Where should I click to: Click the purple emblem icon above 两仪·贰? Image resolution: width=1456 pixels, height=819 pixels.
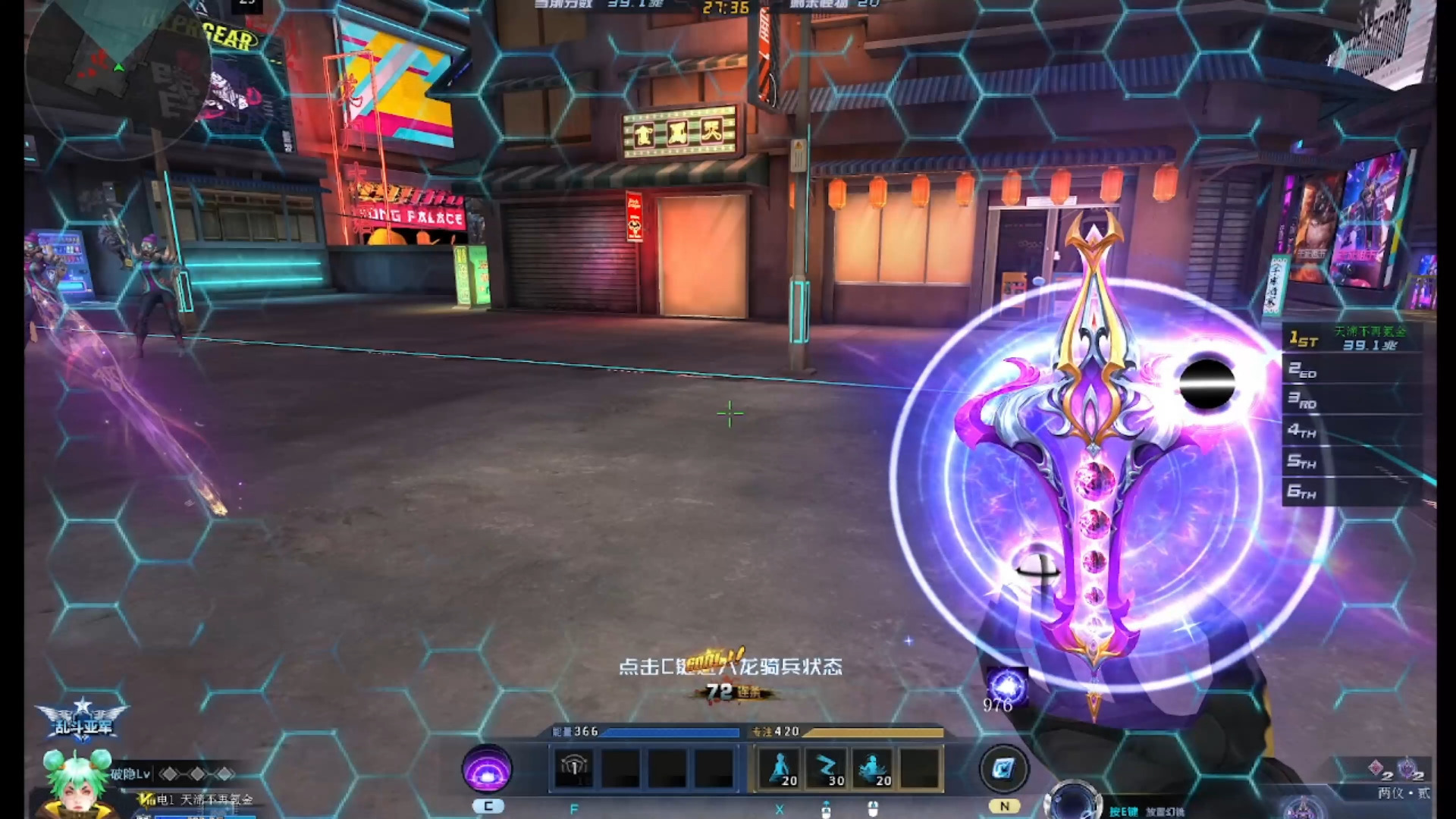[x=1407, y=769]
